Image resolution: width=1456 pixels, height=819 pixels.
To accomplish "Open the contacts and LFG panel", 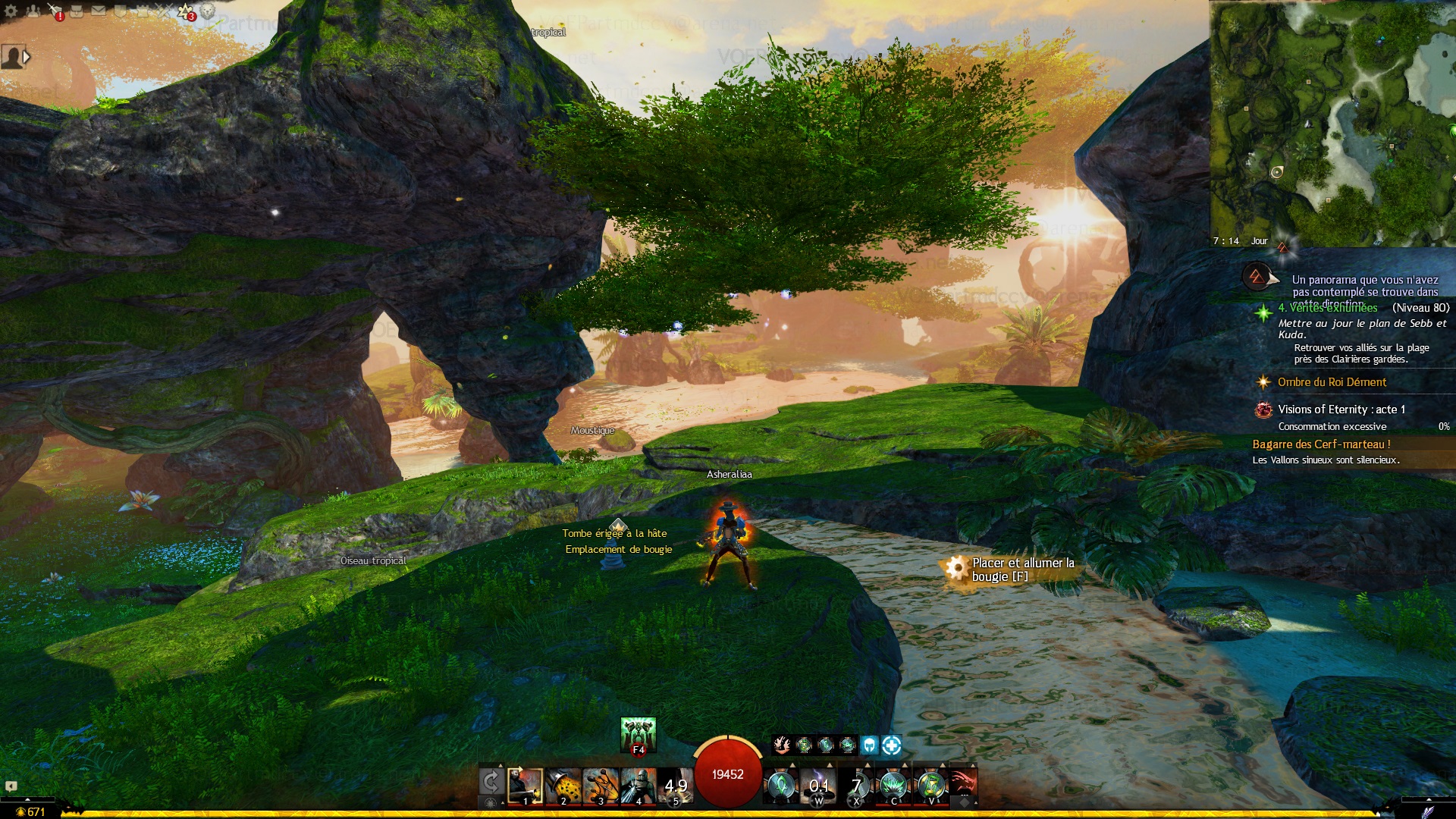I will (x=33, y=11).
